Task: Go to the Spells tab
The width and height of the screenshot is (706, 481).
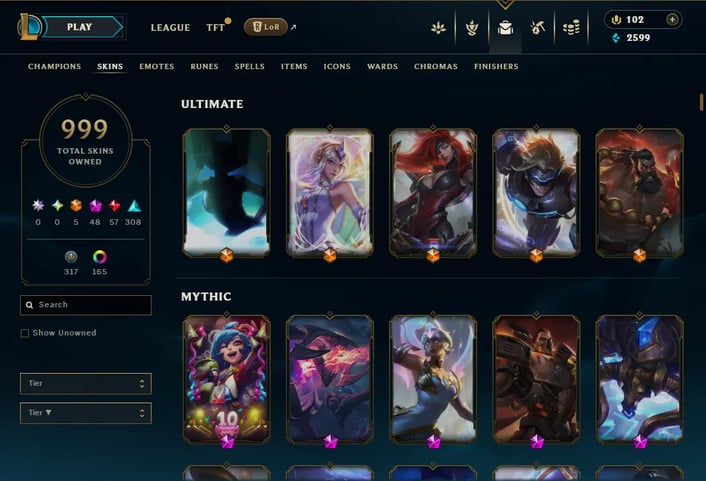Action: 250,67
